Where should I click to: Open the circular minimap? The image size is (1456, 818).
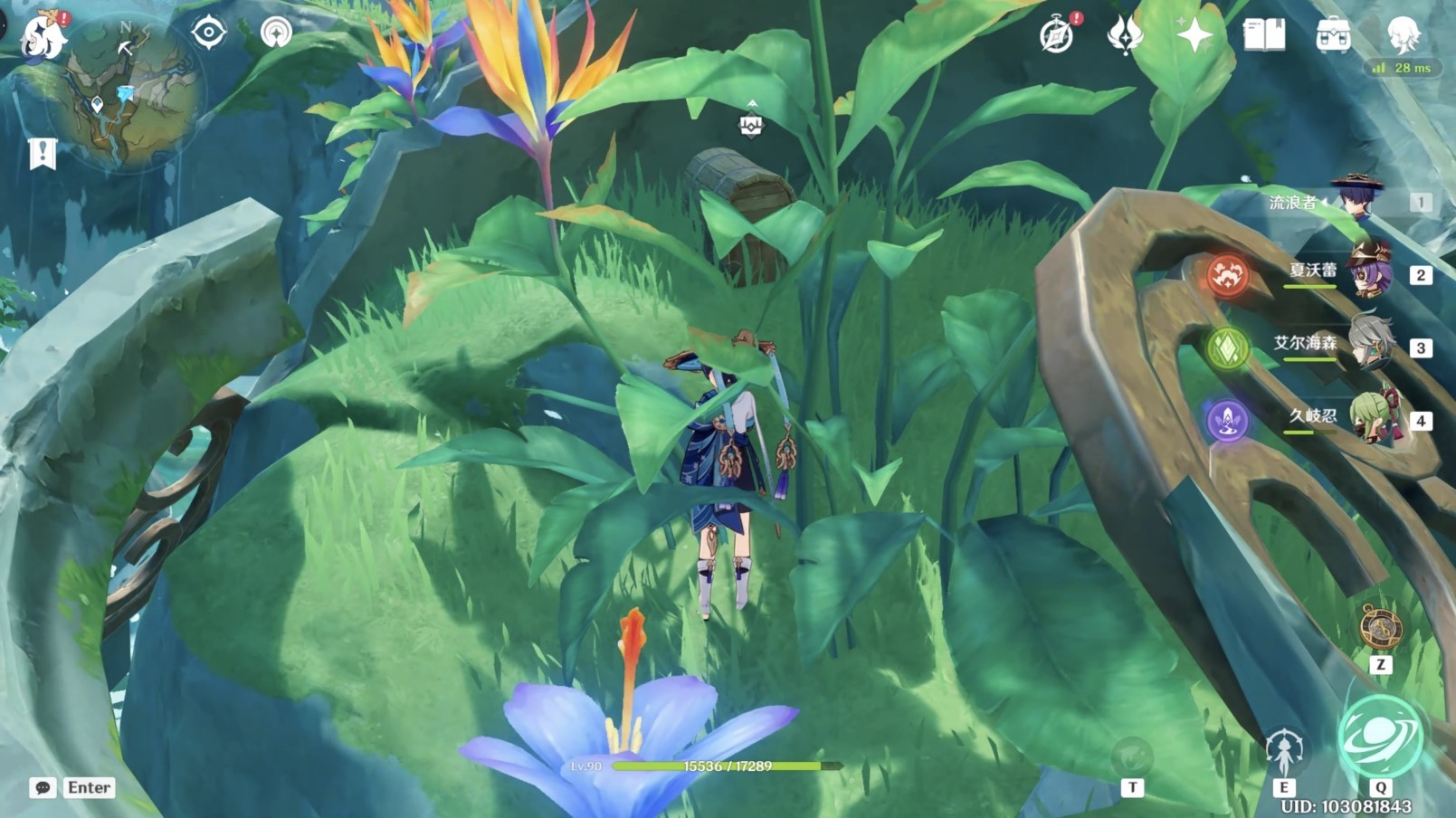click(125, 92)
